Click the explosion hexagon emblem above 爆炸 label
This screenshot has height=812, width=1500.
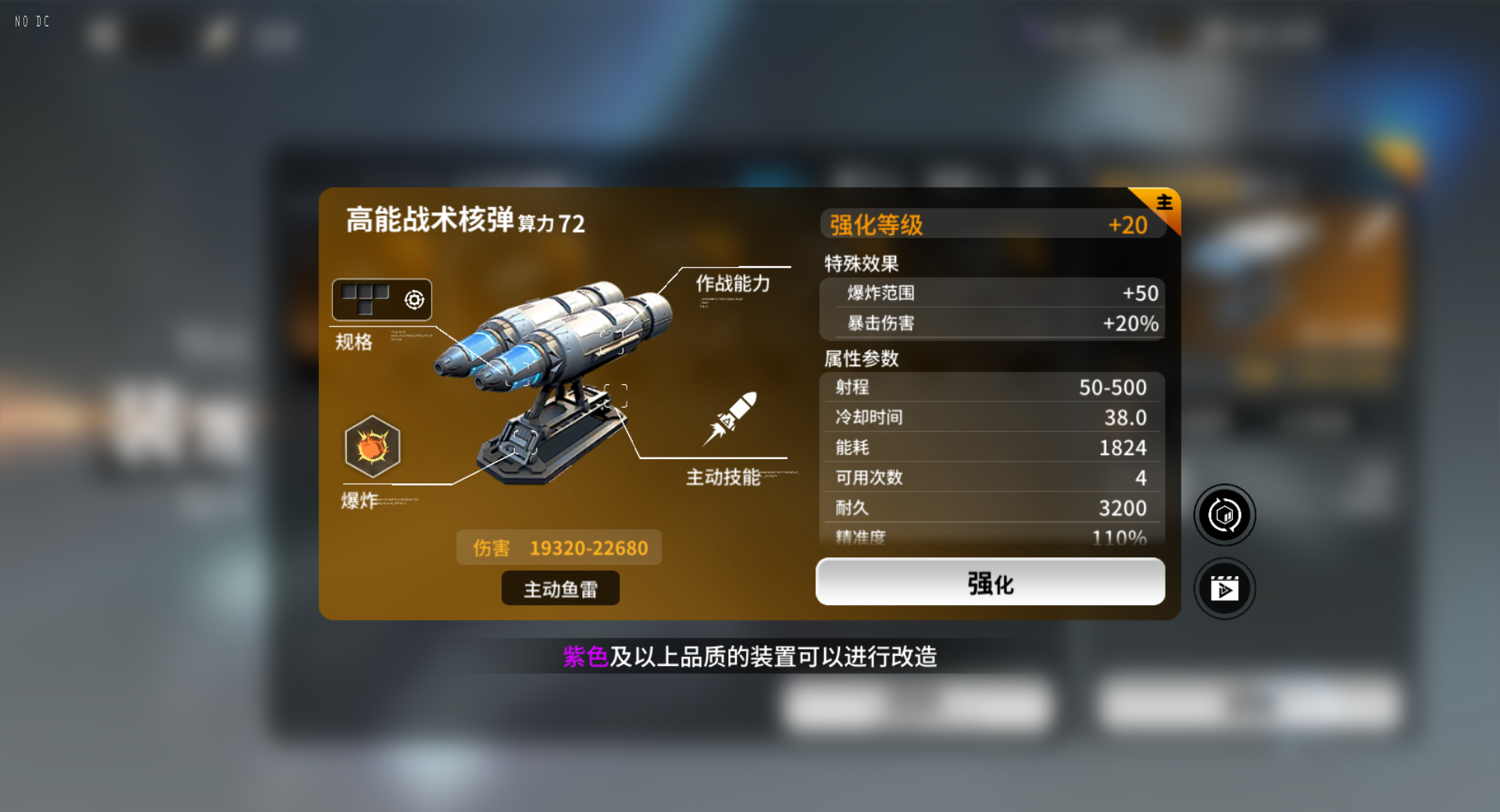coord(373,447)
